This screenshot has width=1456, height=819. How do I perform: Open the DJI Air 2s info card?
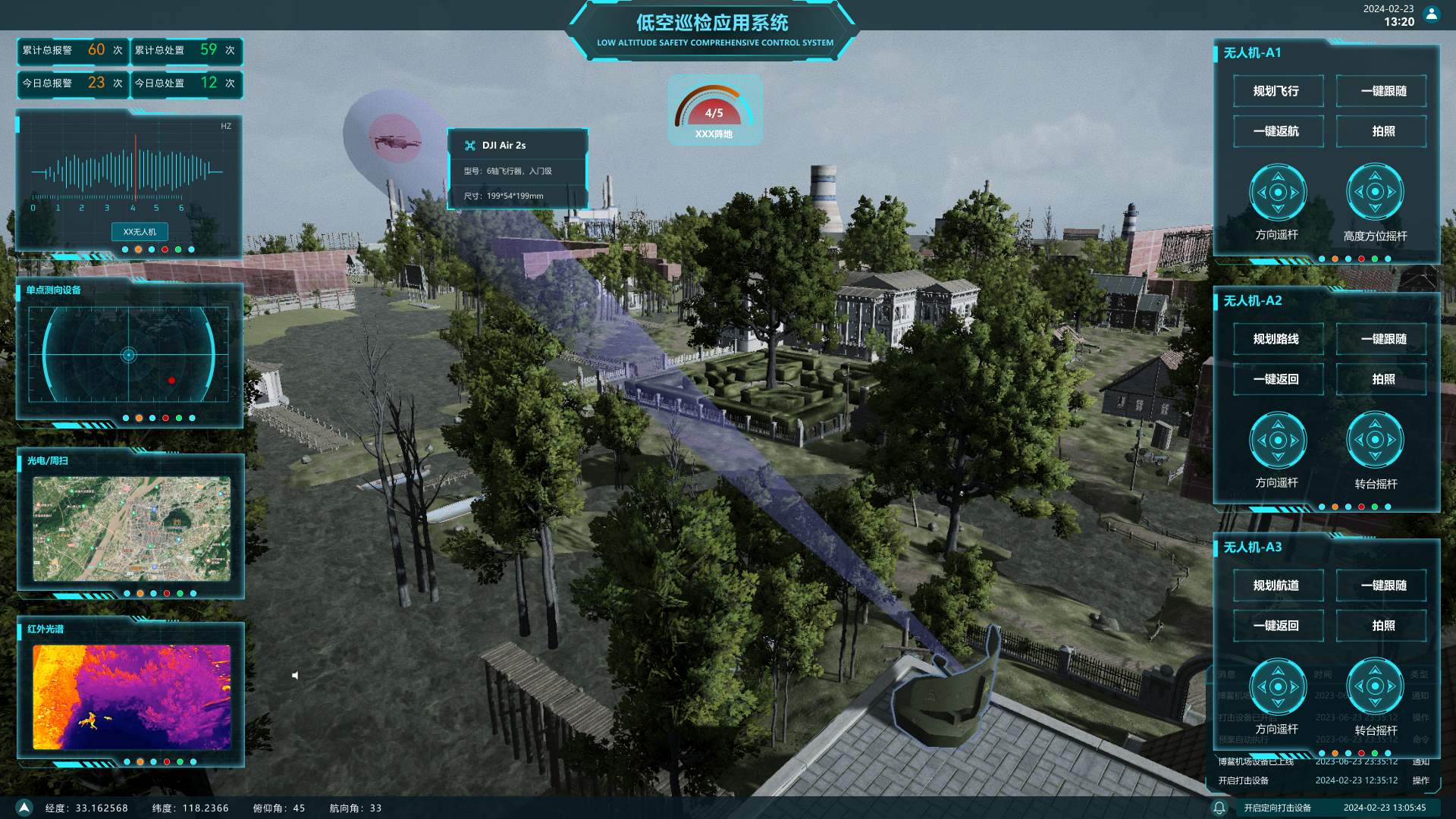point(517,169)
